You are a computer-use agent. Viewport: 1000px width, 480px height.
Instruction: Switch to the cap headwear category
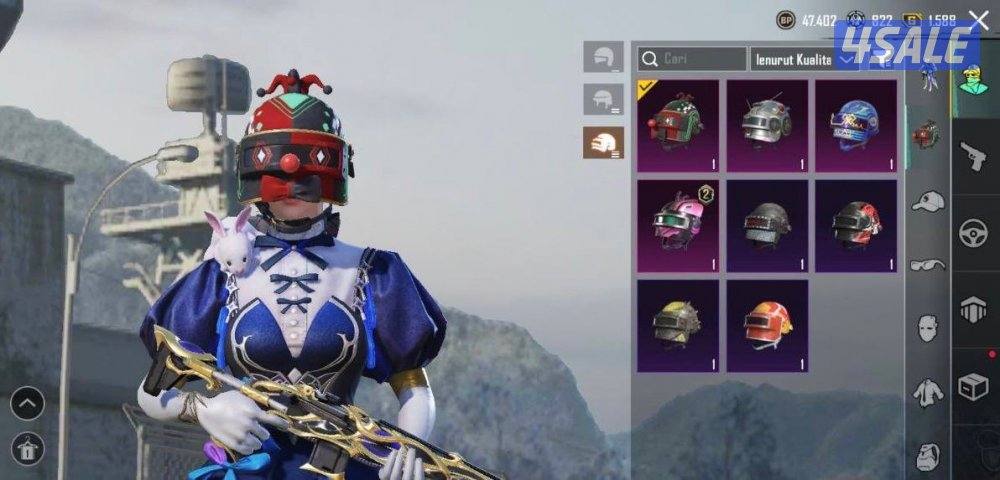[x=928, y=201]
